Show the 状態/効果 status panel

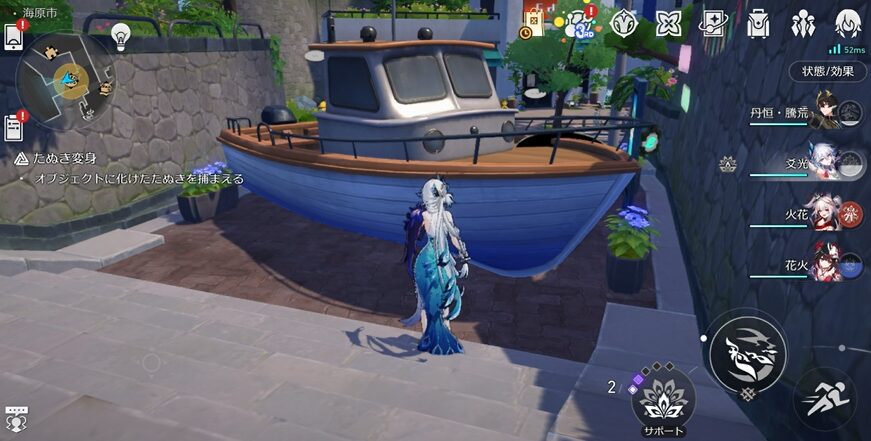pos(827,71)
